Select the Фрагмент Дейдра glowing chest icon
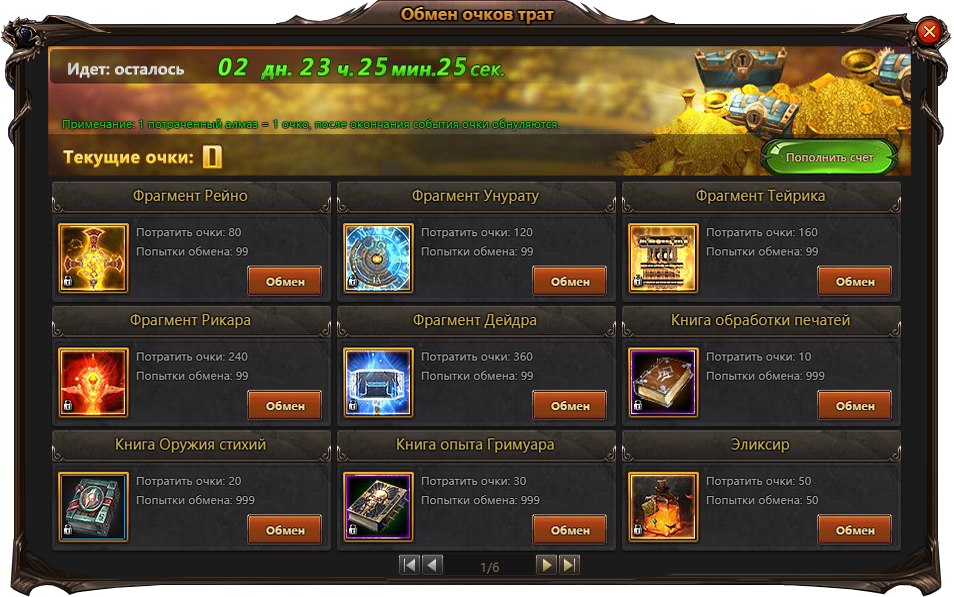Image resolution: width=954 pixels, height=597 pixels. coord(378,382)
